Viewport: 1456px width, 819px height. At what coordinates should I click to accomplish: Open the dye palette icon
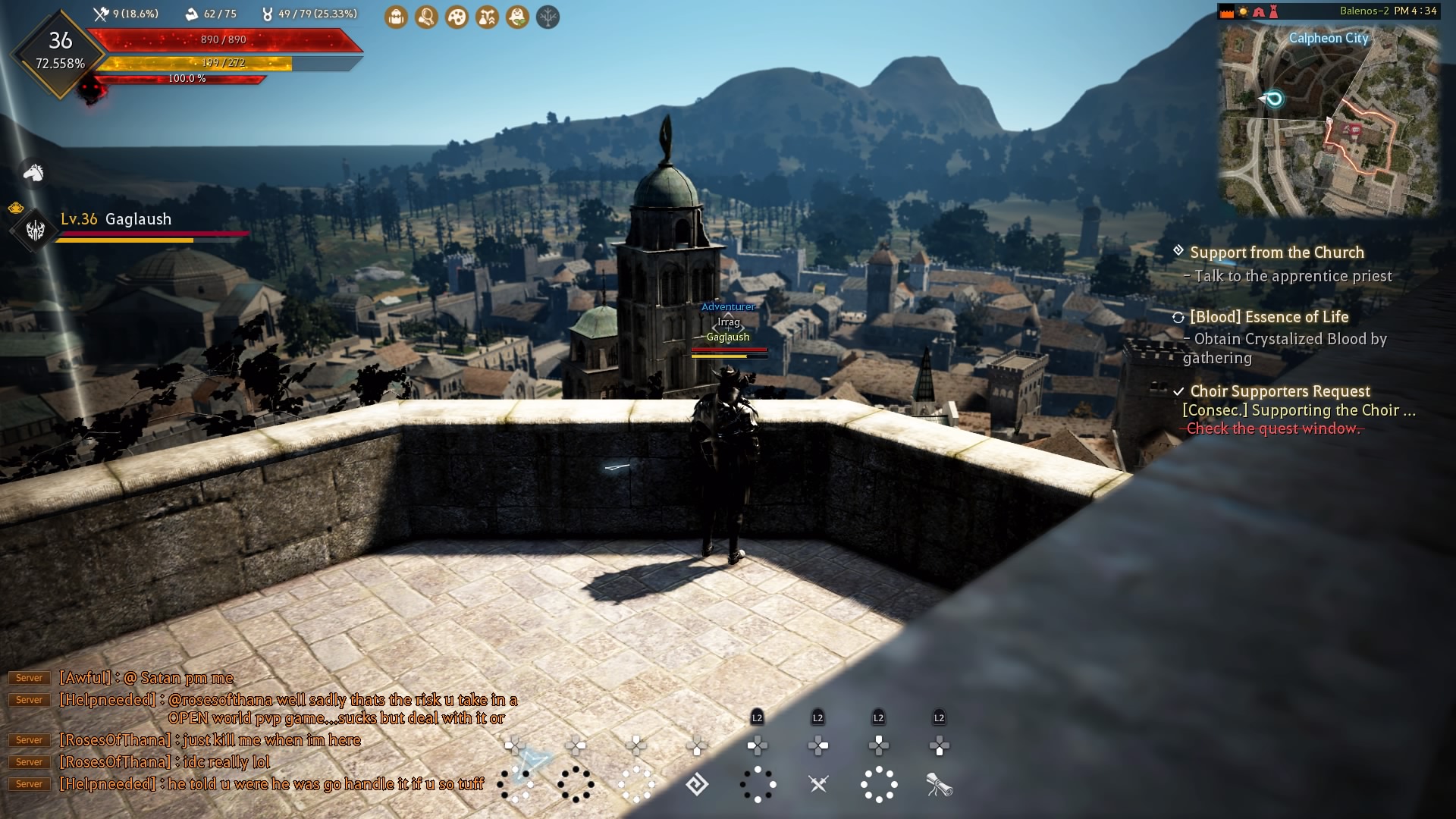457,17
